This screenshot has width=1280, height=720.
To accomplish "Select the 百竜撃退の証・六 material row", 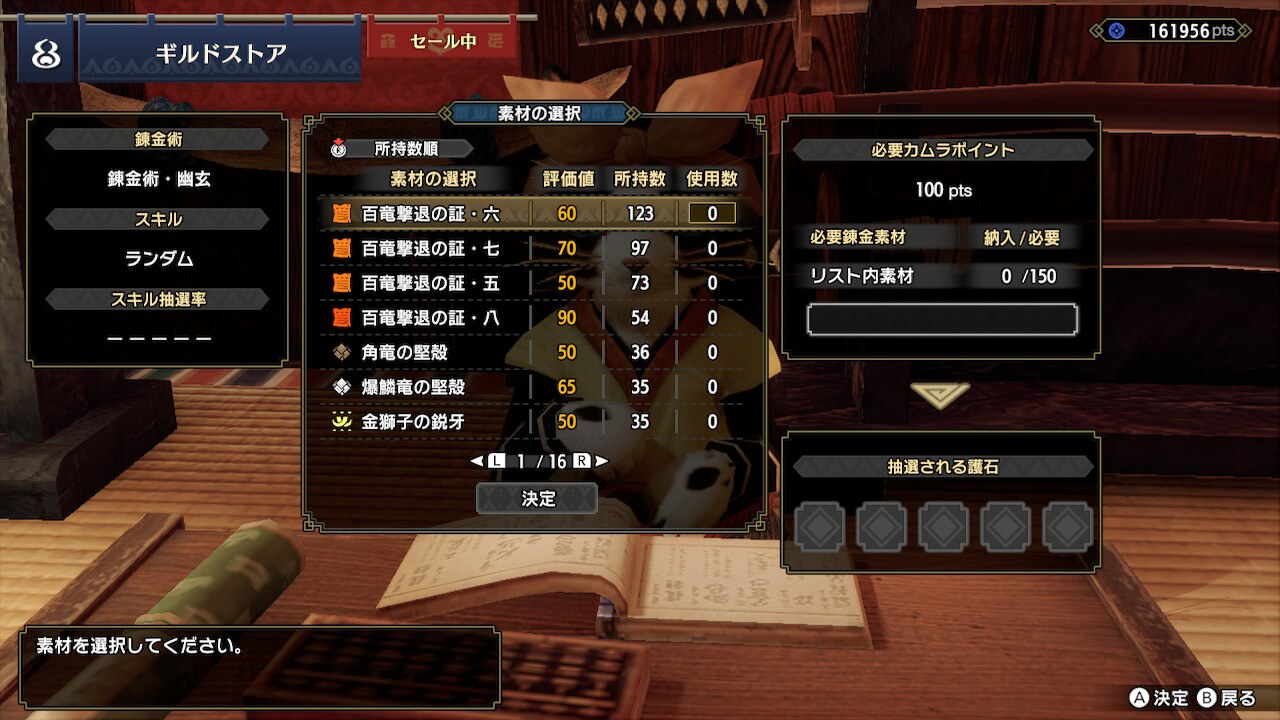I will point(430,213).
